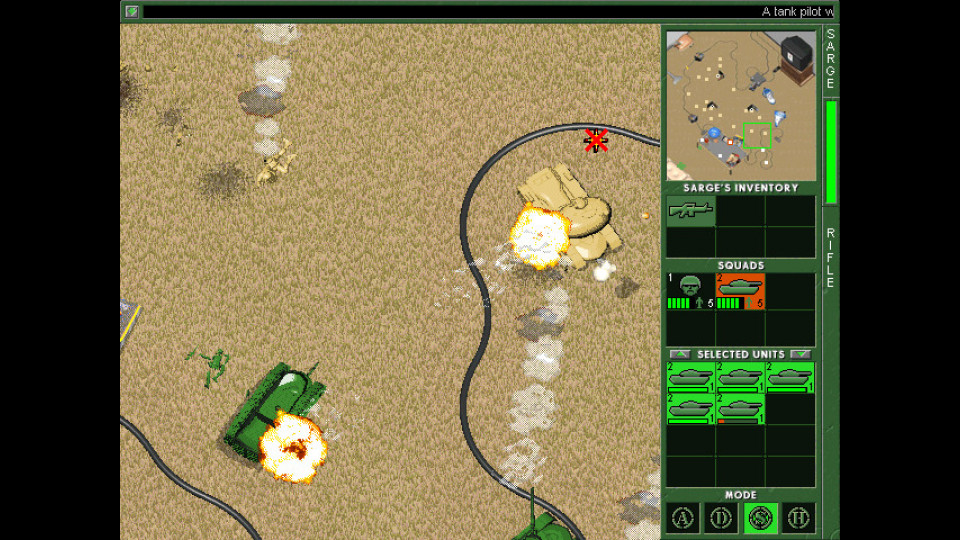Set mode to H
This screenshot has width=960, height=540.
point(798,518)
